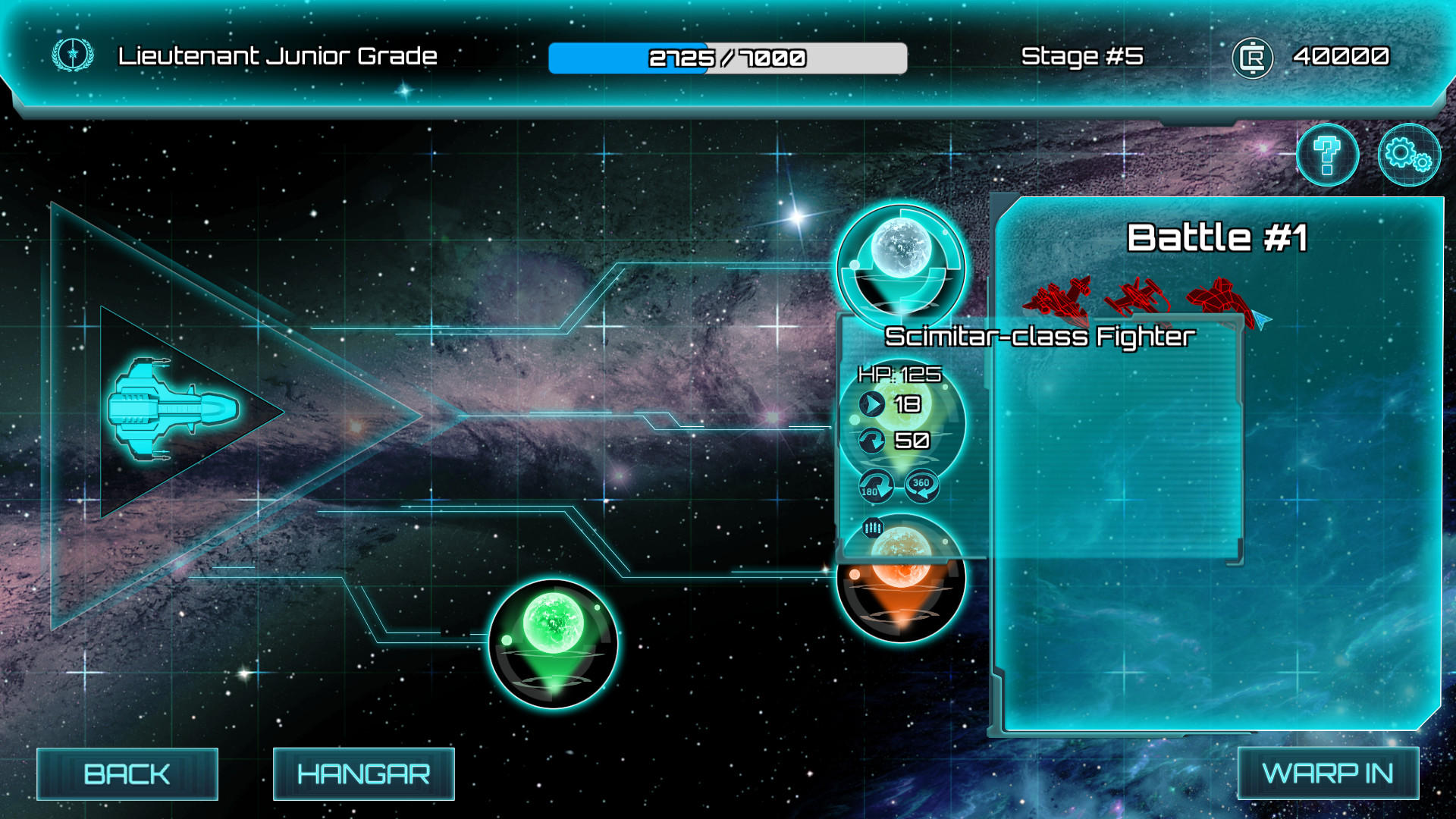Click the BACK button

click(127, 773)
